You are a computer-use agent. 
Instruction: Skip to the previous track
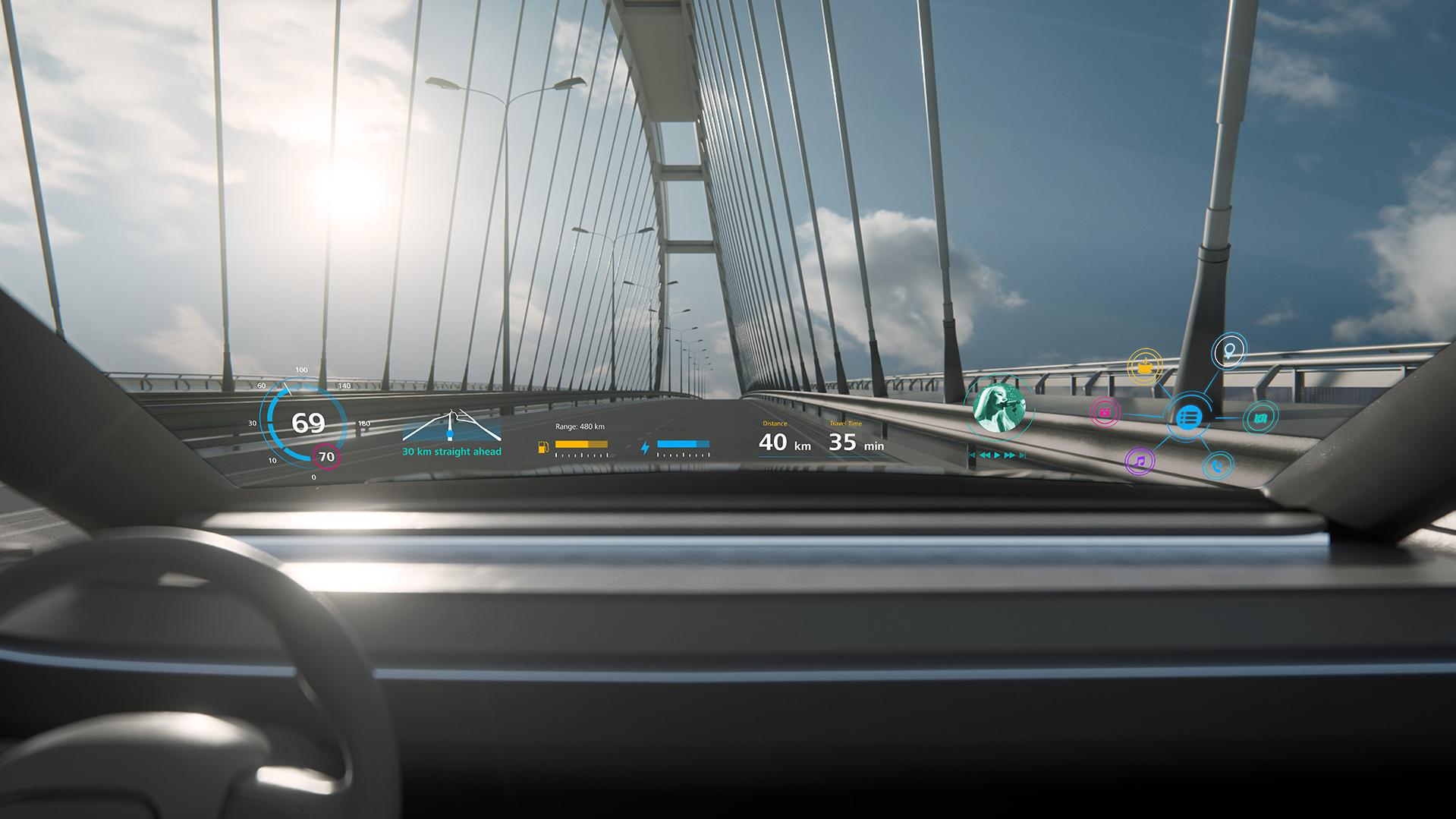pyautogui.click(x=973, y=455)
